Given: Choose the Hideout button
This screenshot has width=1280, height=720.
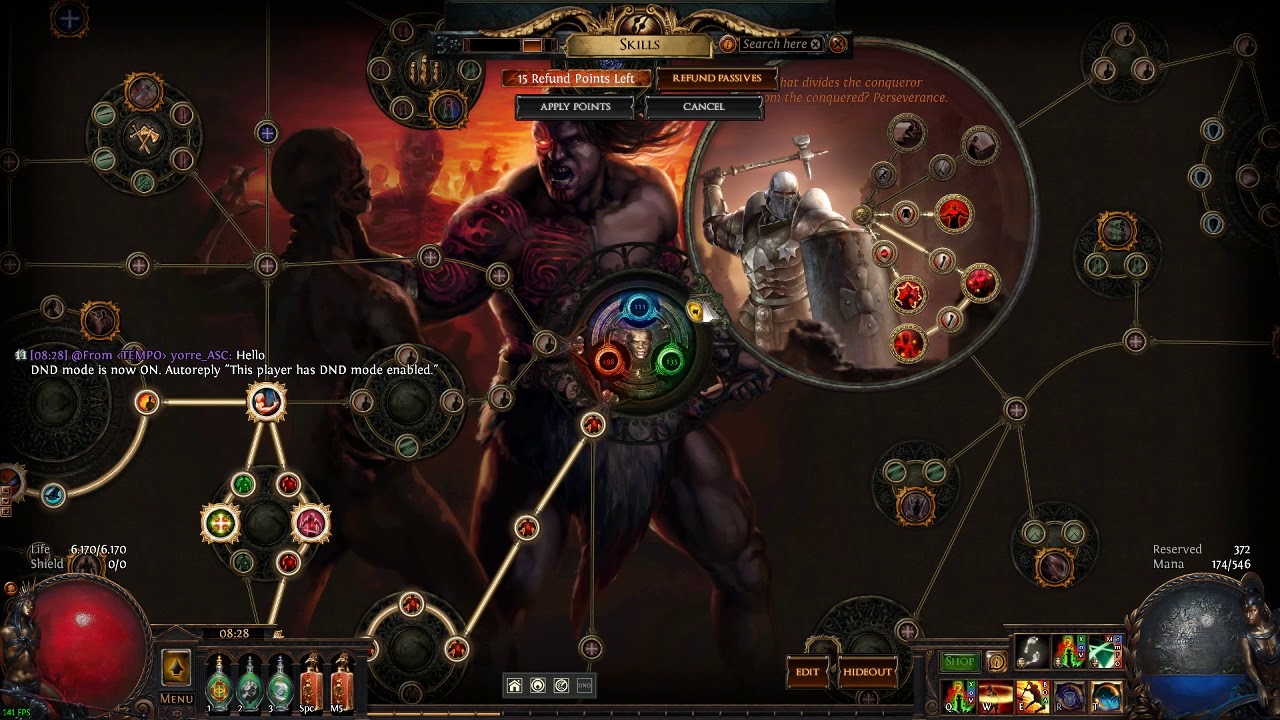Looking at the screenshot, I should click(866, 672).
